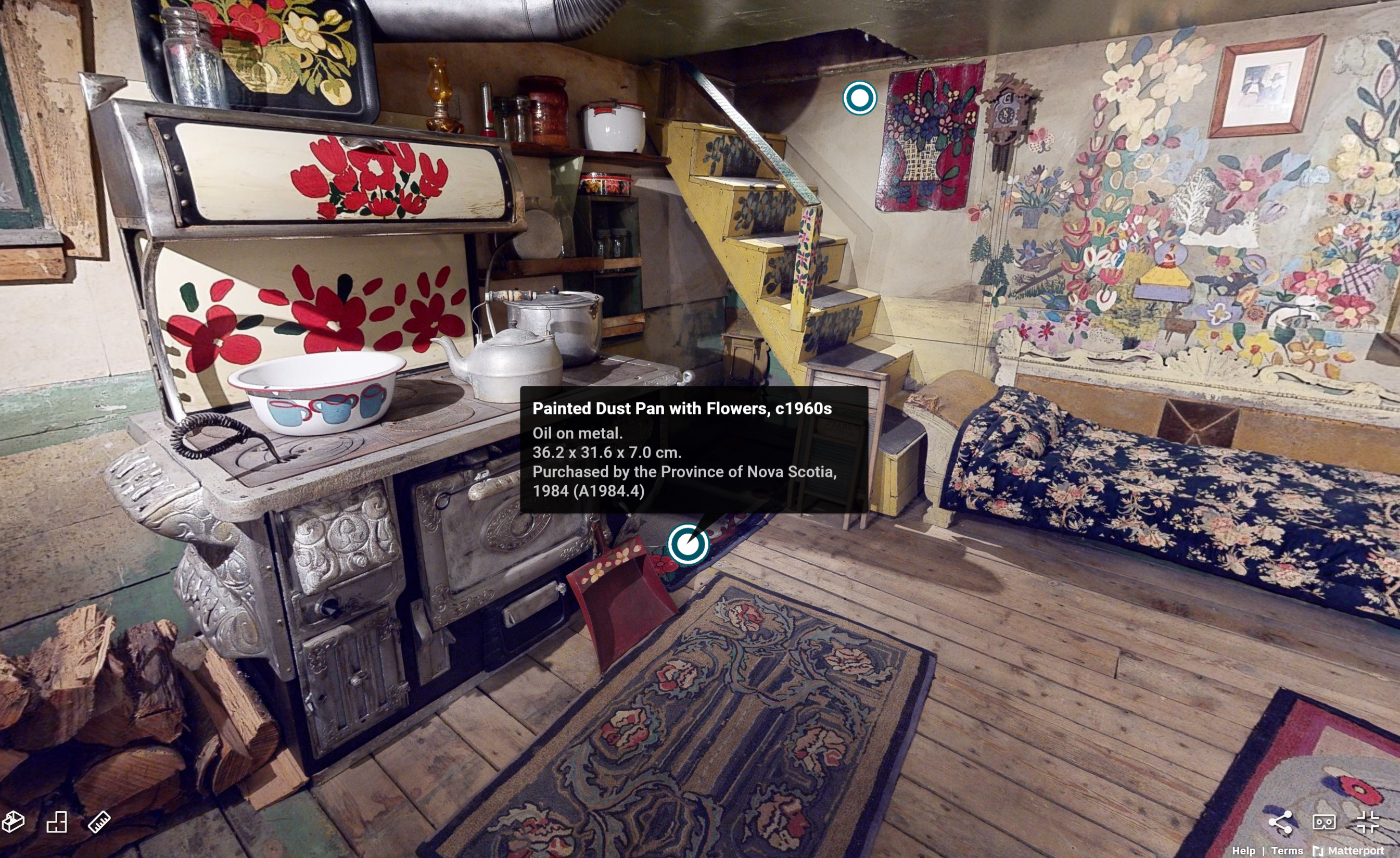
Task: Open the dollhouse 3D view
Action: [x=13, y=822]
